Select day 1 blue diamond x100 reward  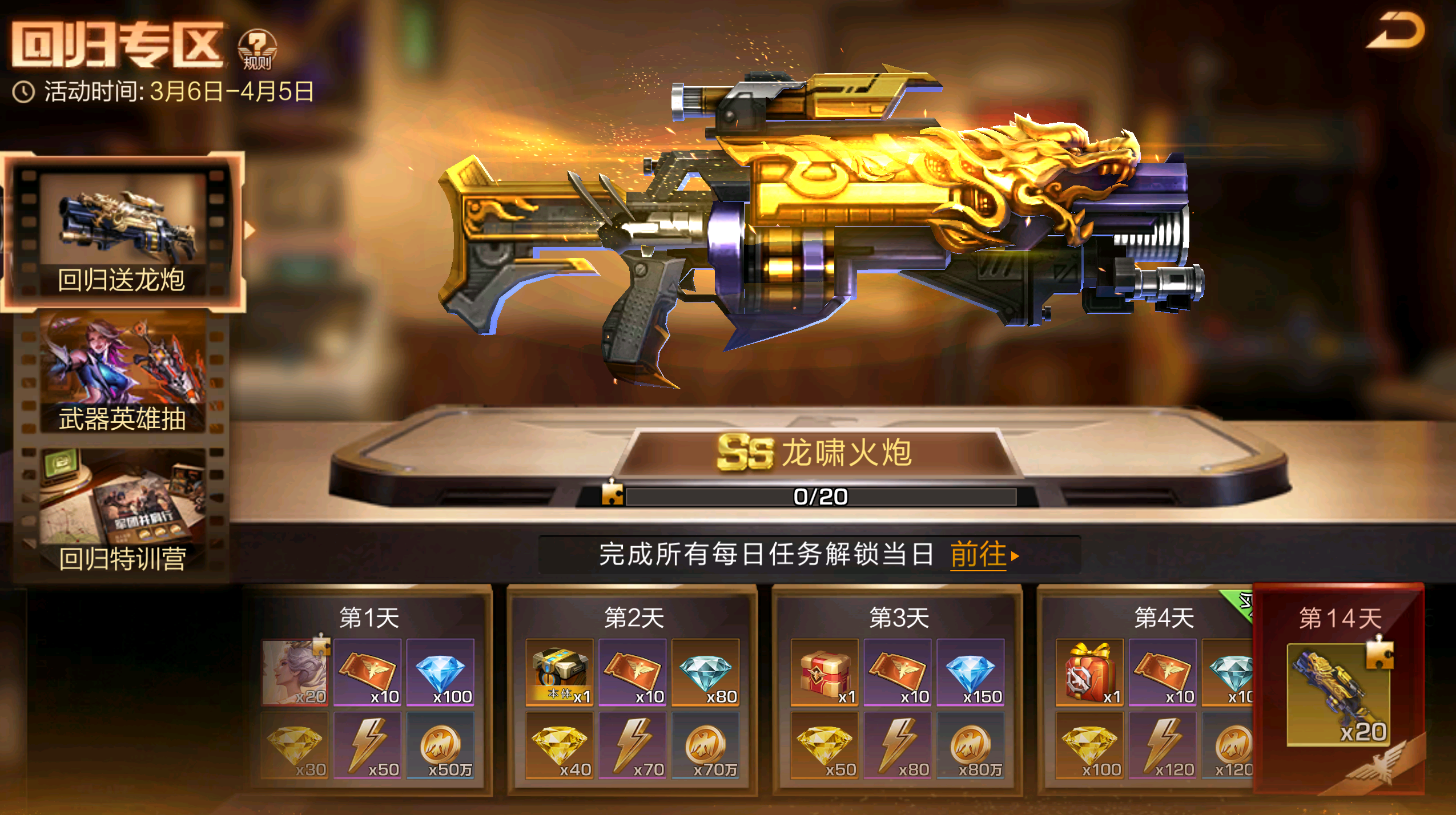click(440, 672)
